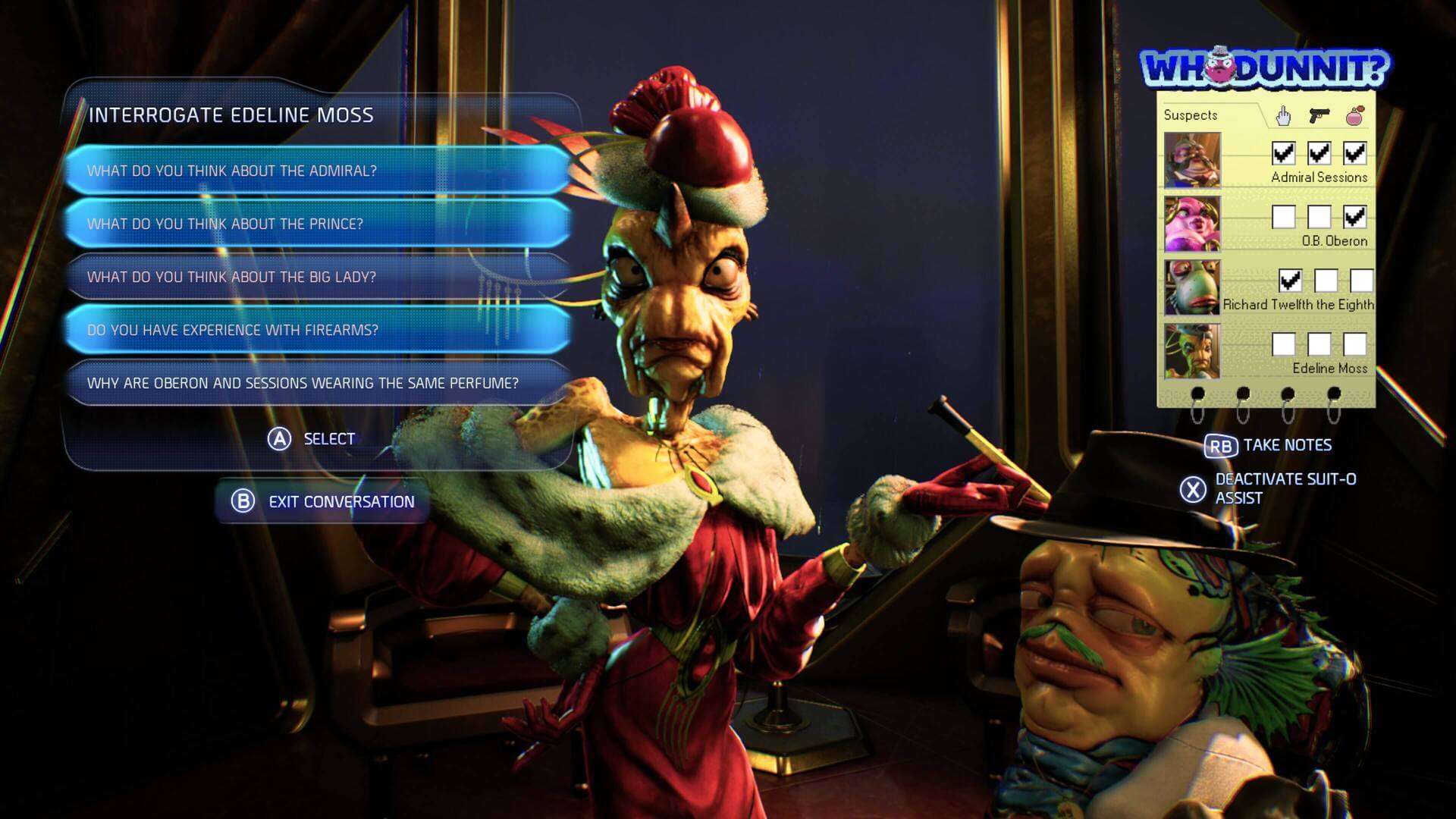Click the perfume bottle column icon
The width and height of the screenshot is (1456, 819).
(x=1354, y=115)
